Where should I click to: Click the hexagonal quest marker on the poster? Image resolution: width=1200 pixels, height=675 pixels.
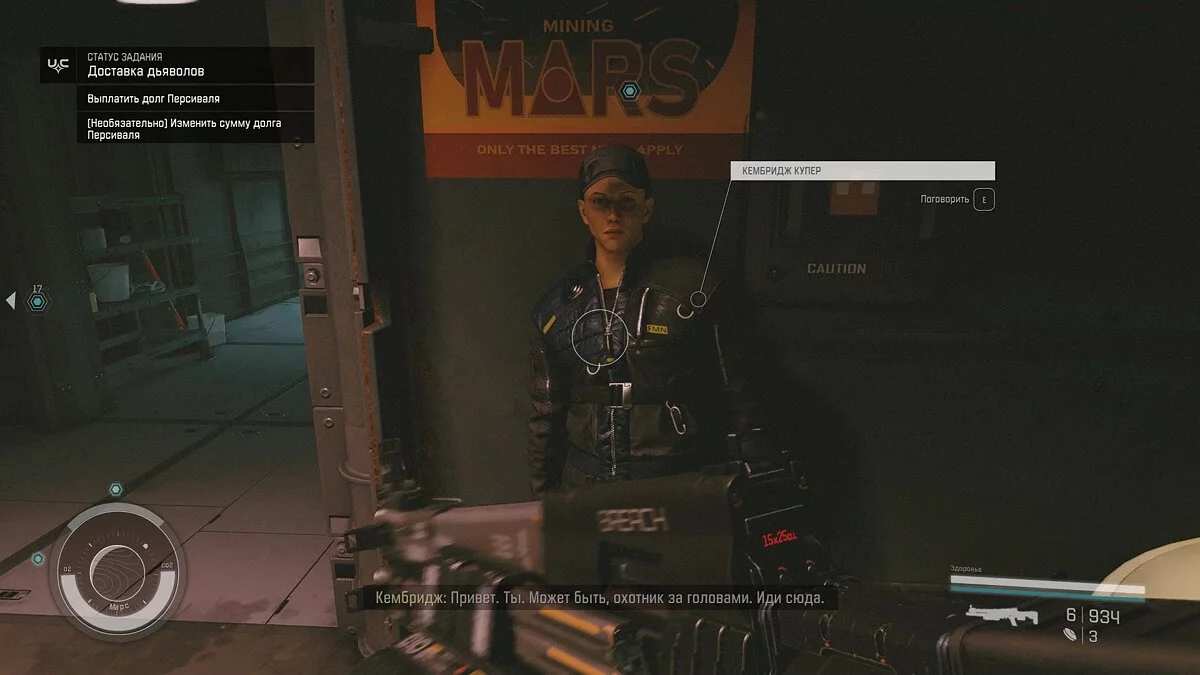[x=629, y=91]
